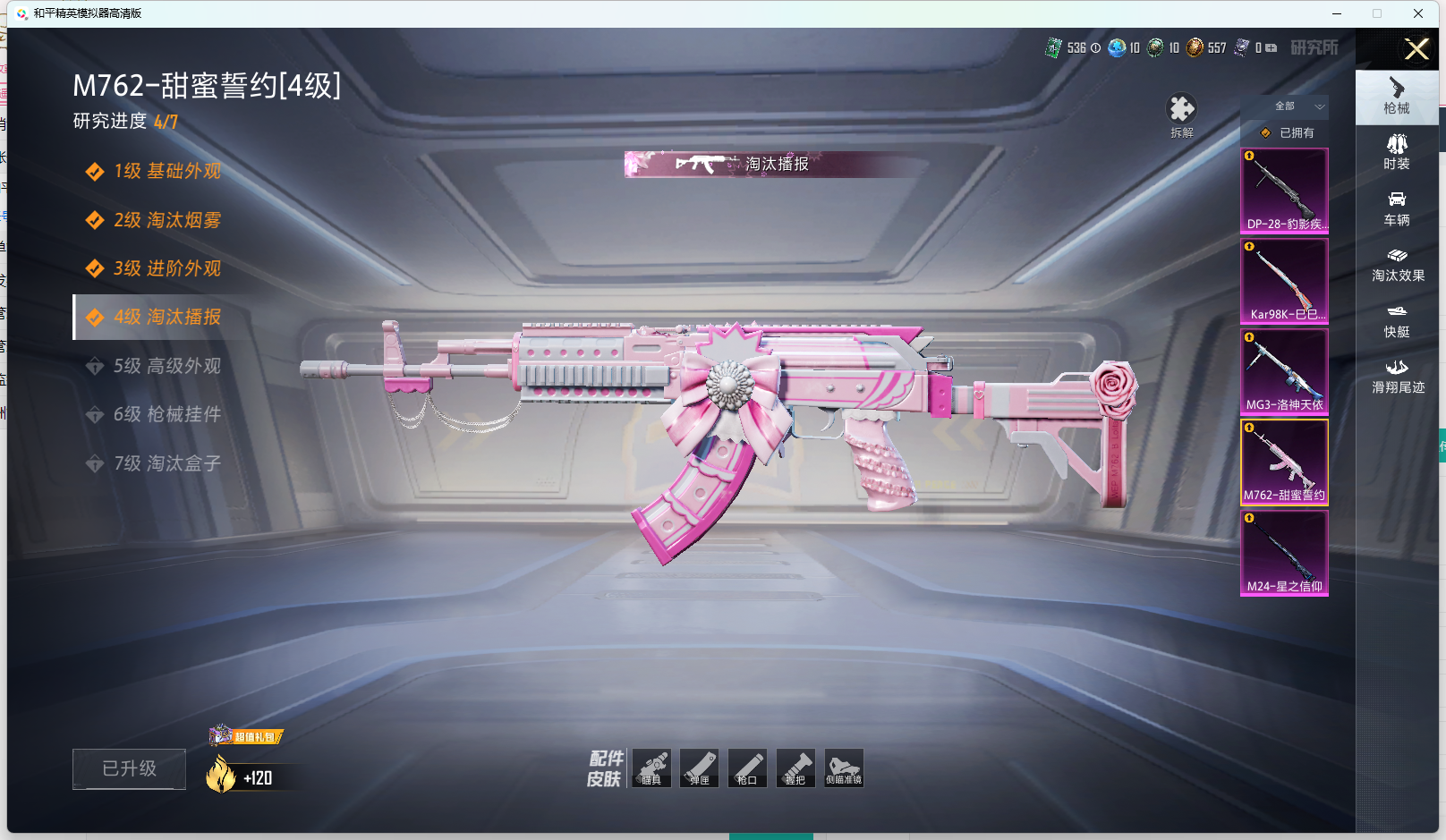Viewport: 1446px width, 840px height.
Task: Select the MG3-洛神天依 skin thumbnail
Action: (x=1284, y=370)
